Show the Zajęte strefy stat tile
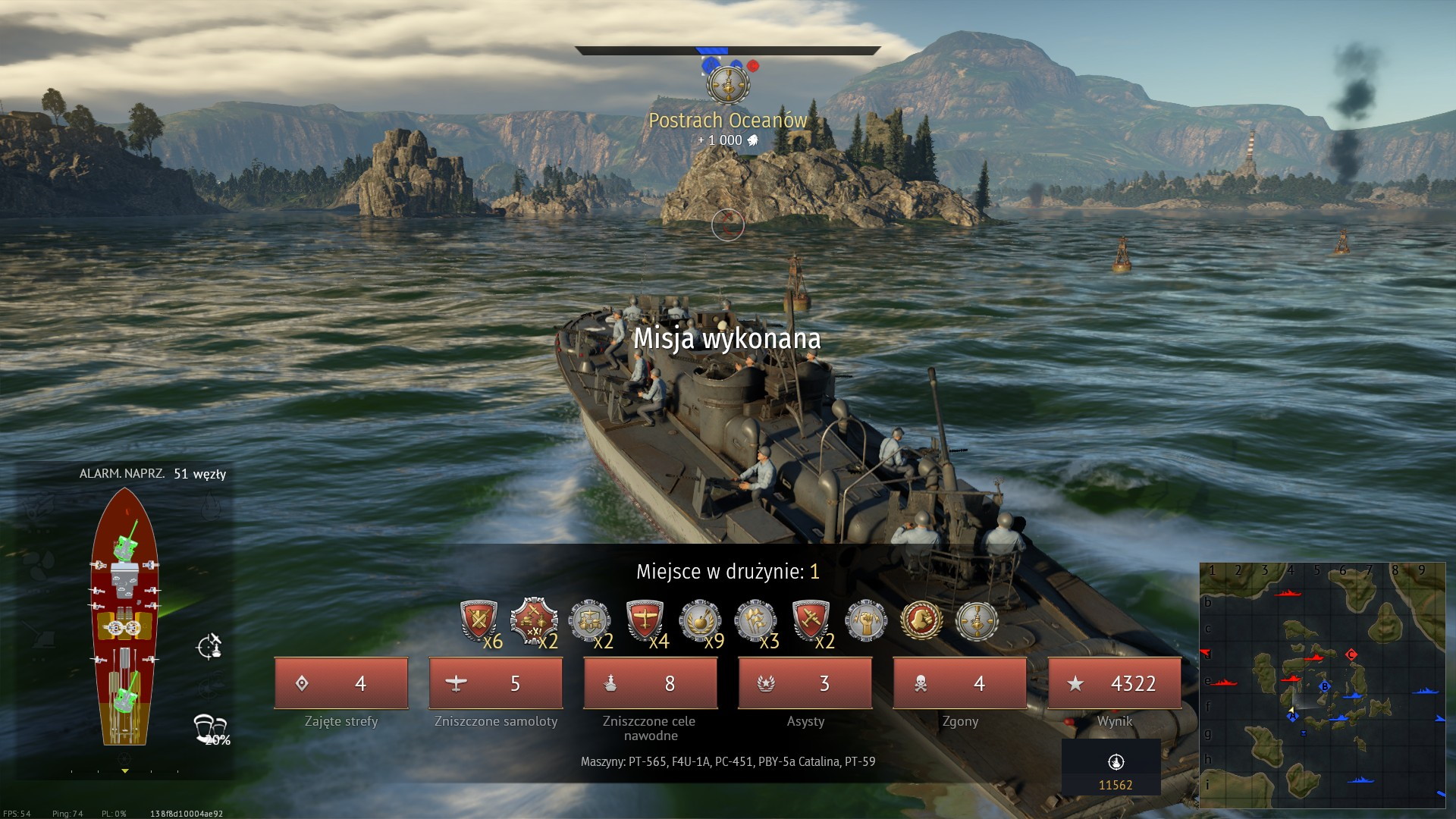Image resolution: width=1456 pixels, height=819 pixels. click(341, 683)
